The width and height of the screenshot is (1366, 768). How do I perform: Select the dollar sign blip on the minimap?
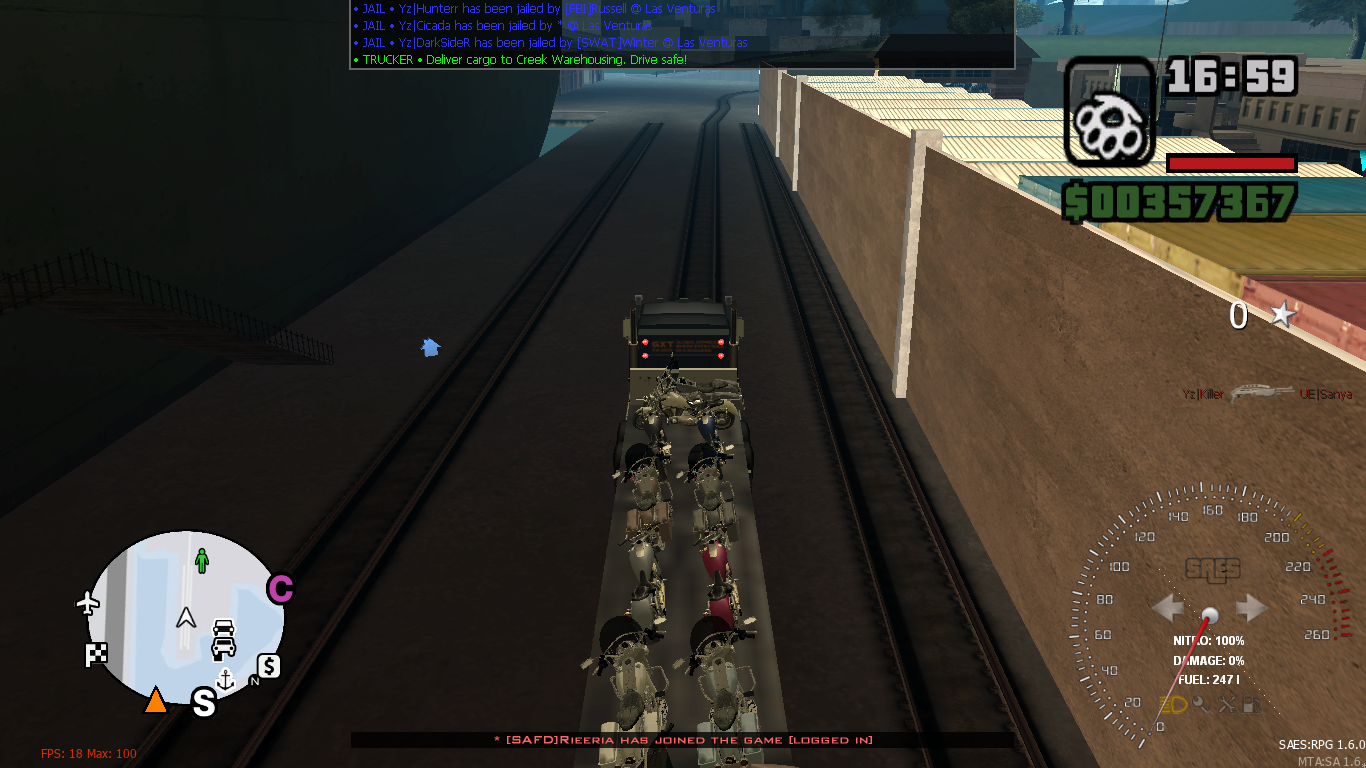(x=269, y=668)
